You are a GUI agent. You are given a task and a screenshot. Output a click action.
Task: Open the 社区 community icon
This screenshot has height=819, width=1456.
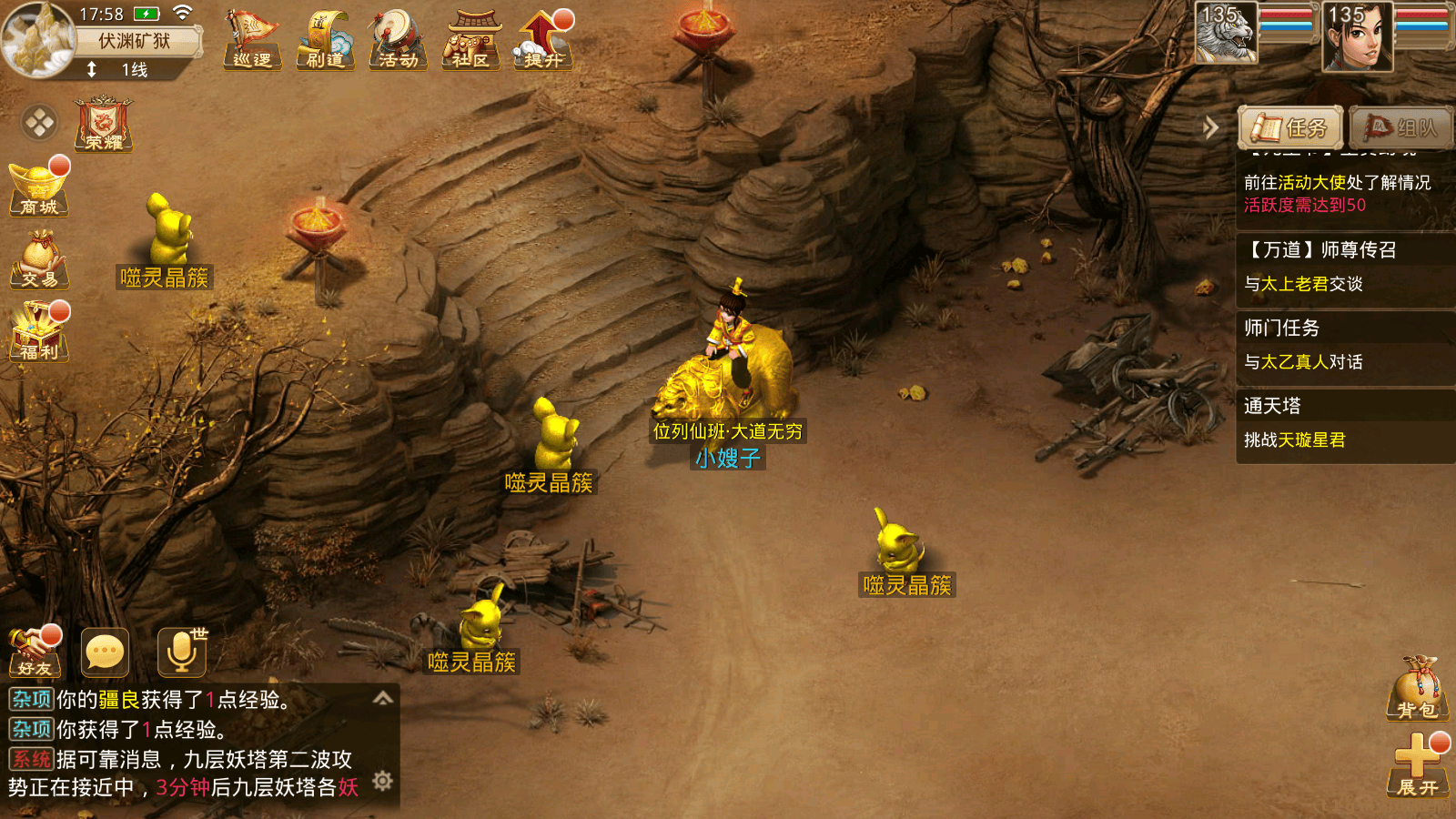[470, 38]
